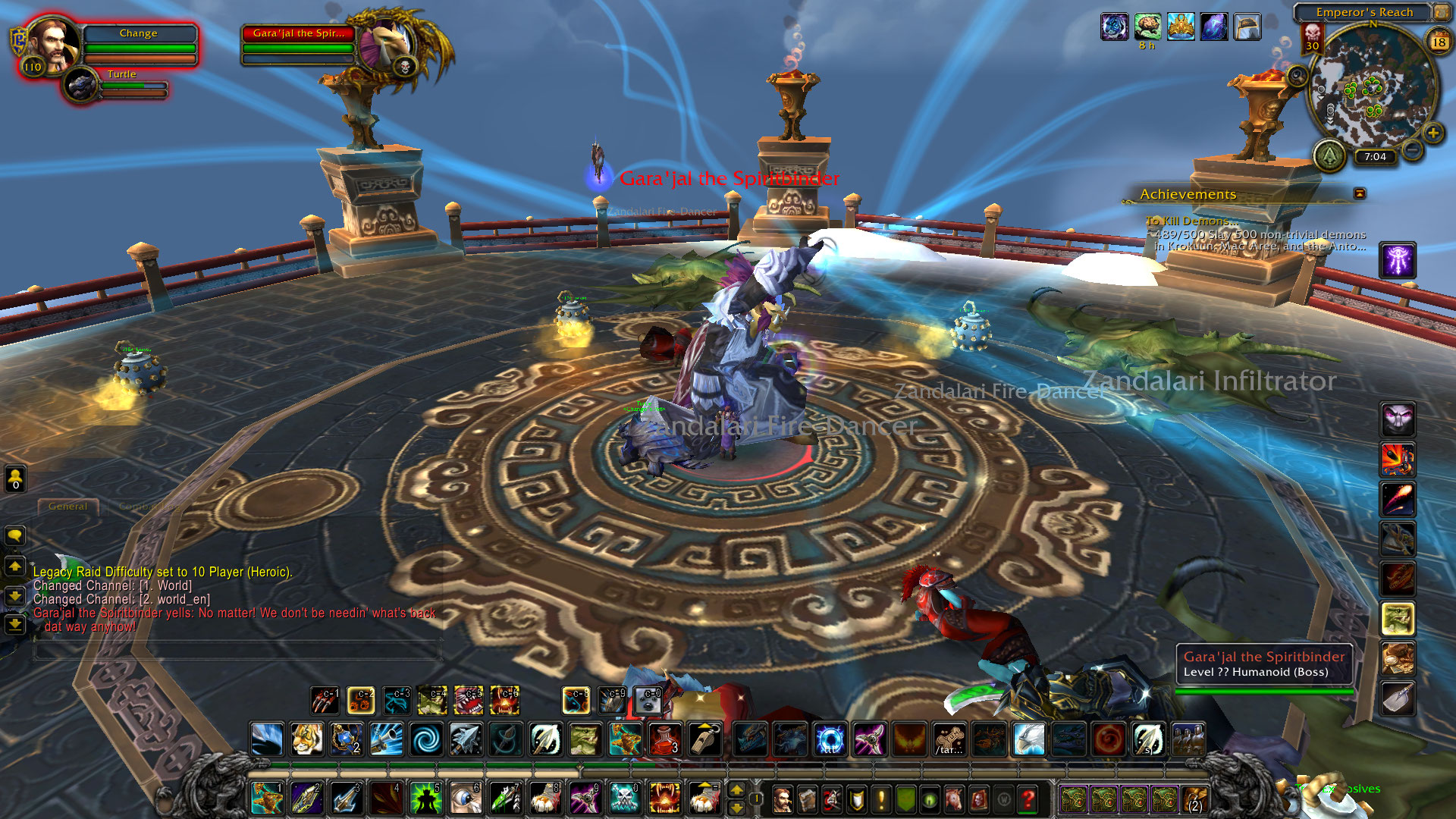Click the brain buff icon with 8 h

pyautogui.click(x=1147, y=27)
